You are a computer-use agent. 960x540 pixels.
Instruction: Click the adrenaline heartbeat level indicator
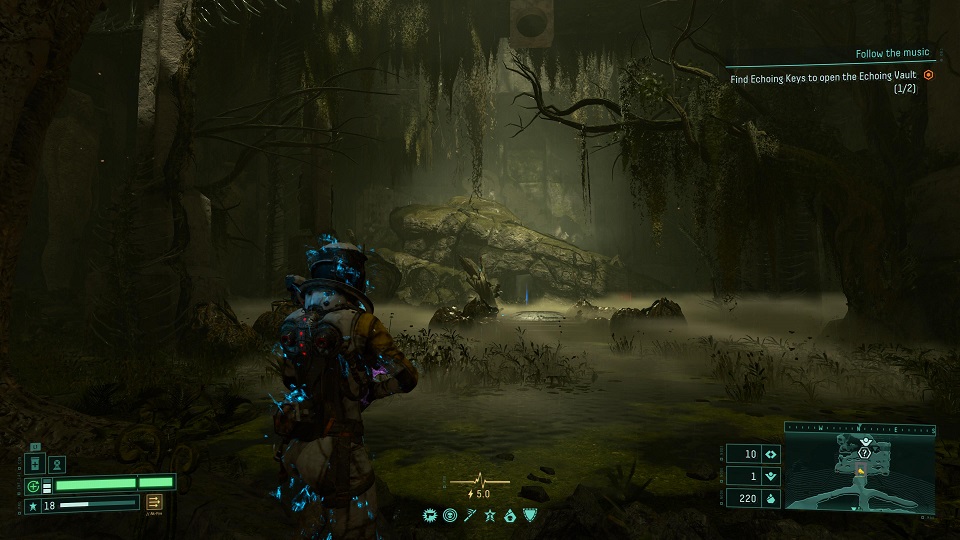479,484
